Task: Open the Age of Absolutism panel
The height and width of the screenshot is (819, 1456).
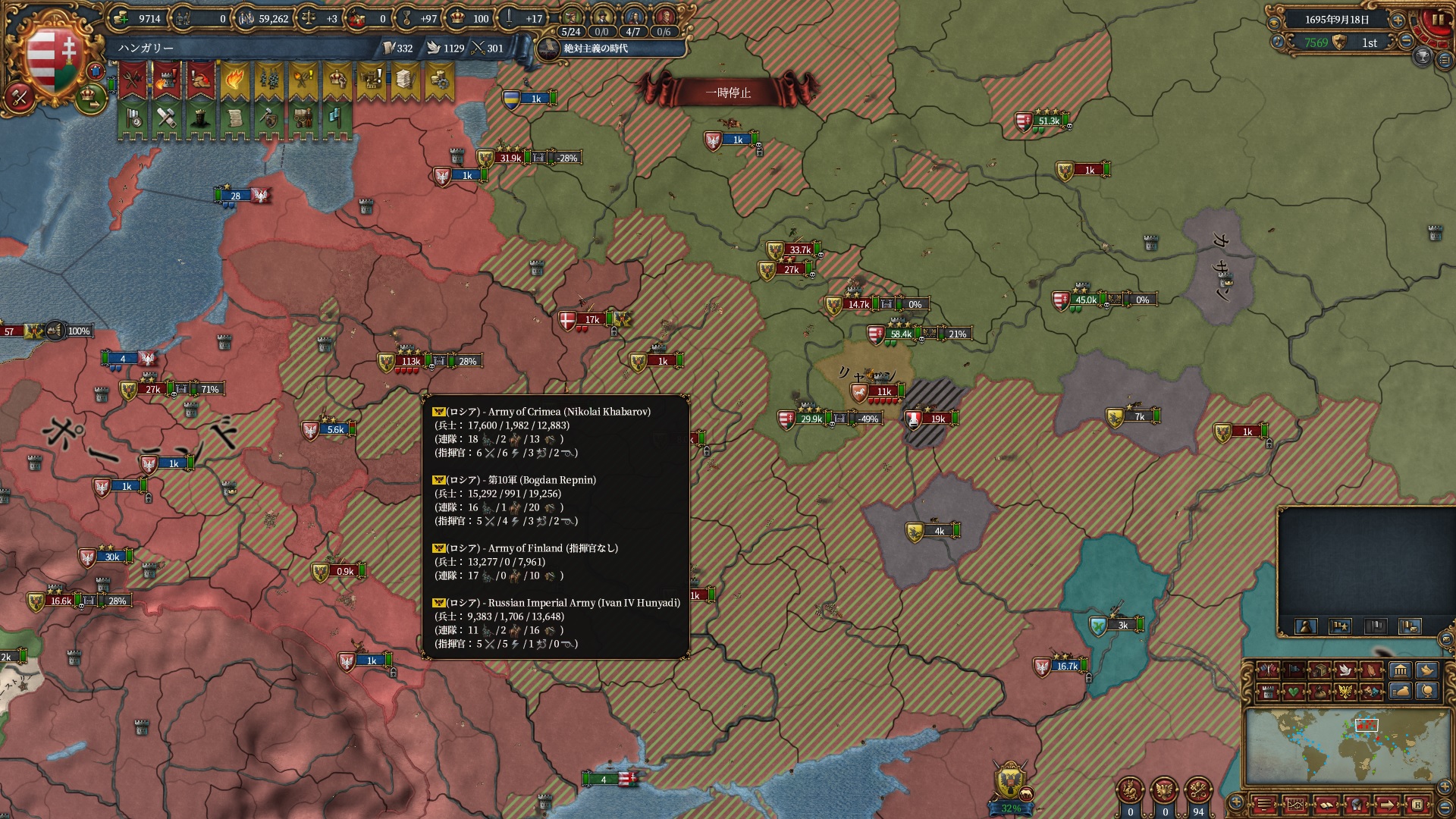Action: tap(595, 49)
